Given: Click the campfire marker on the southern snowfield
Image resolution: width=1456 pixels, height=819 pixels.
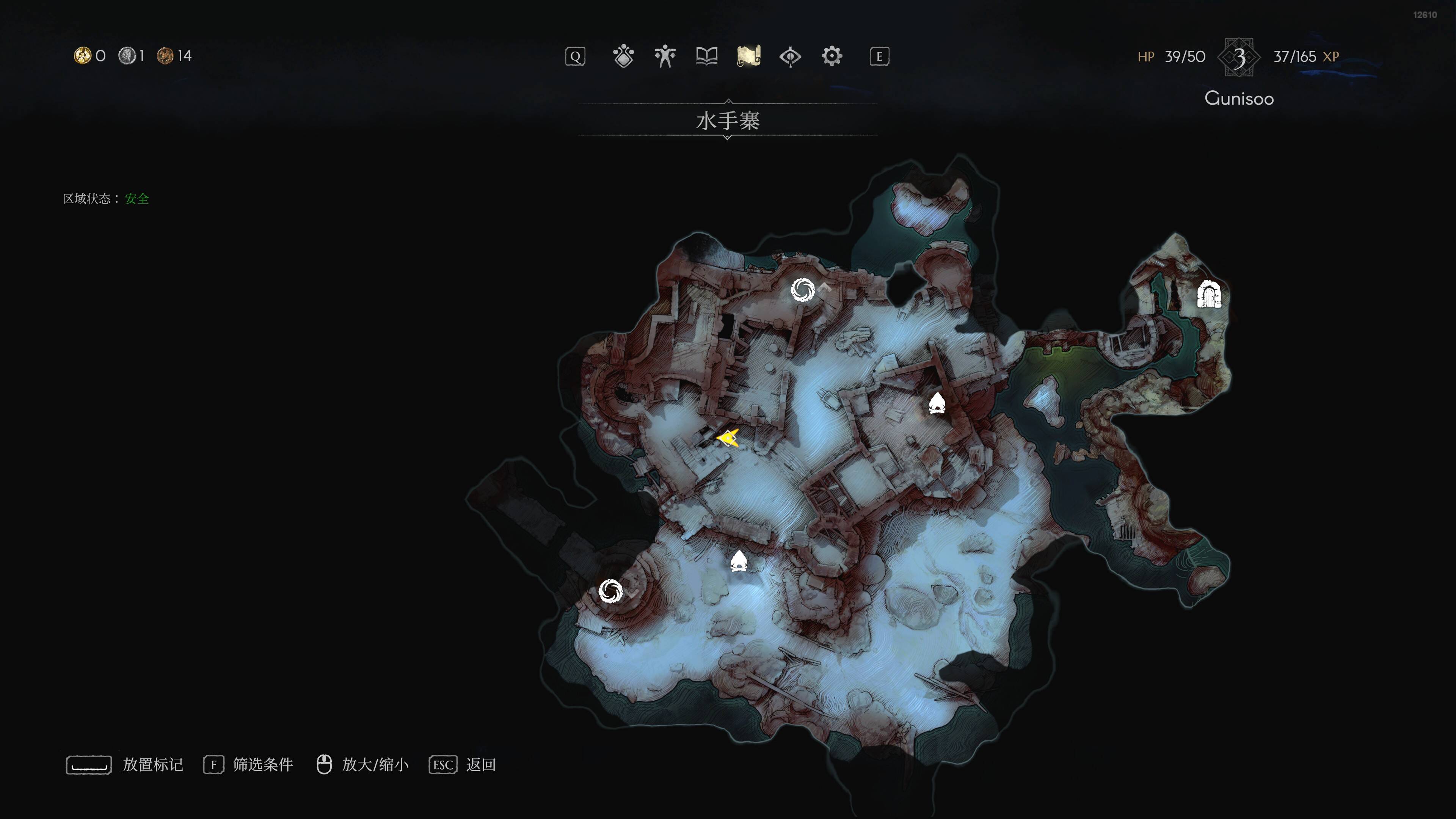Looking at the screenshot, I should pyautogui.click(x=739, y=561).
